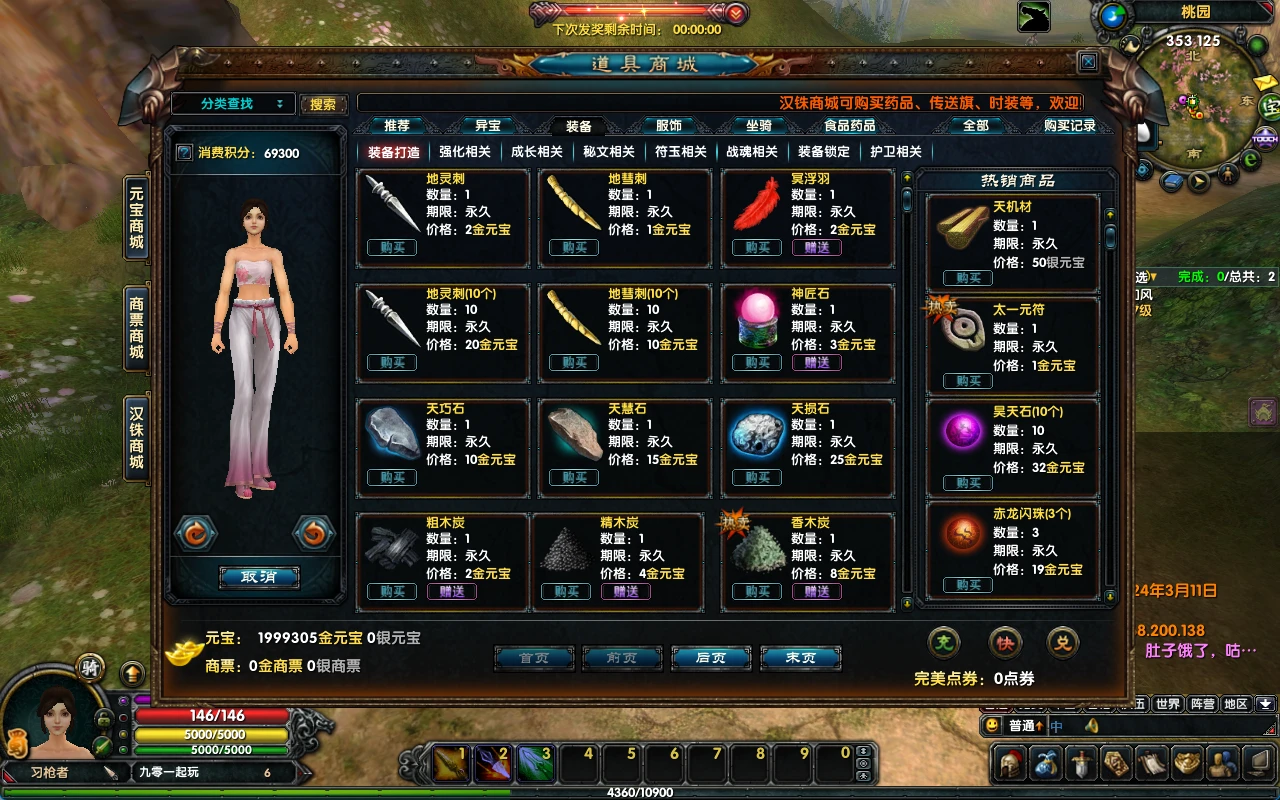Go to the 后页 next page
This screenshot has height=800, width=1280.
[710, 658]
